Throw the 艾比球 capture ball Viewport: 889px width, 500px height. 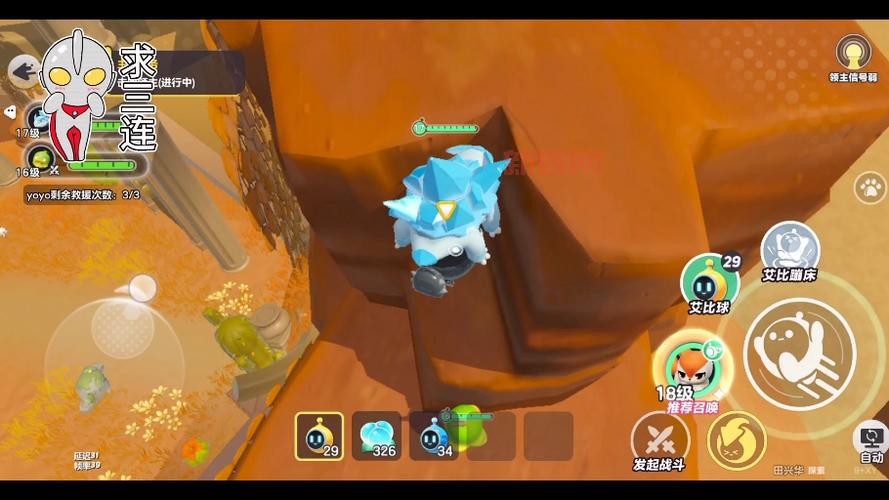pyautogui.click(x=709, y=282)
